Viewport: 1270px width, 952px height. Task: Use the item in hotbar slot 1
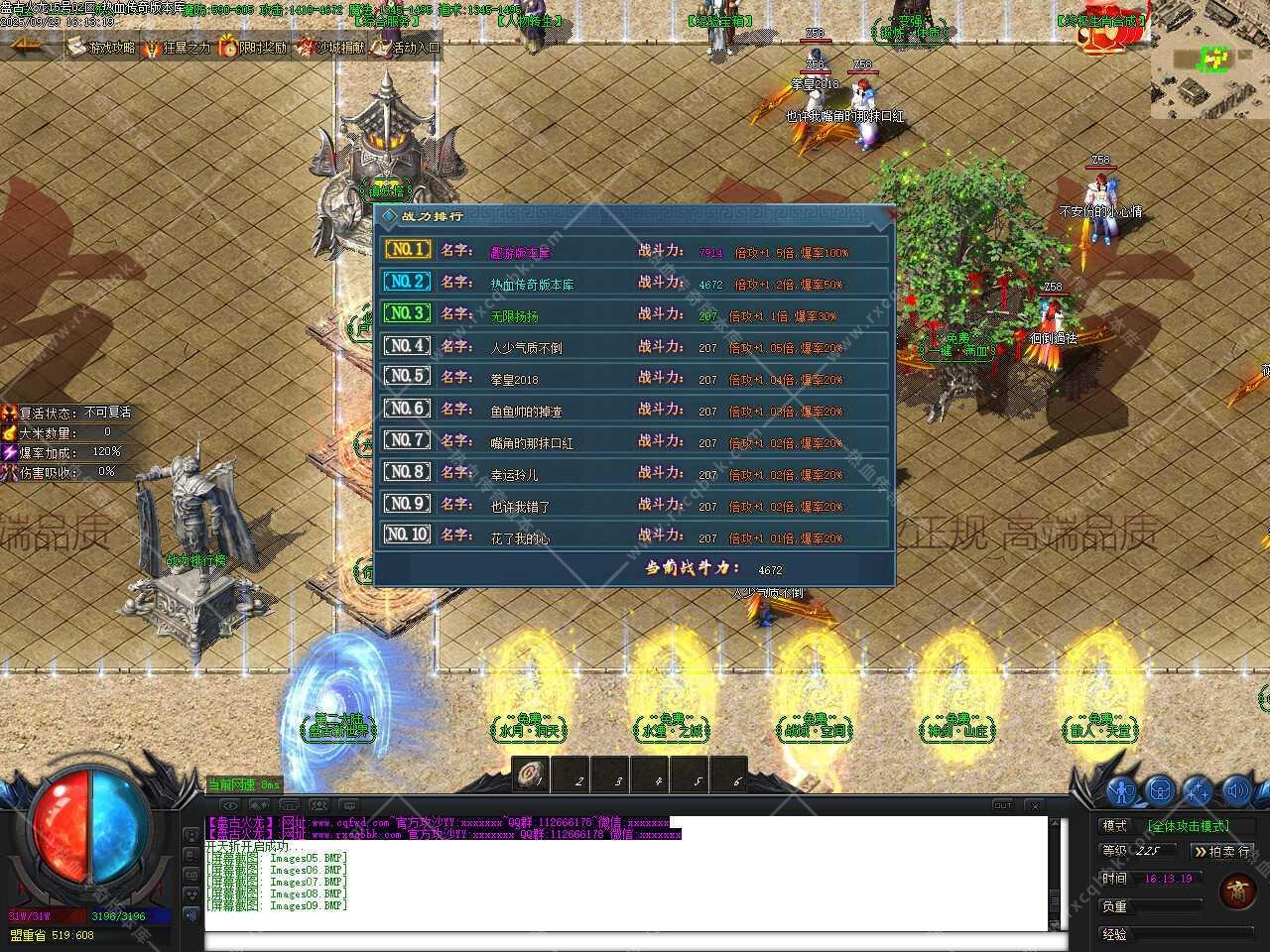[533, 773]
